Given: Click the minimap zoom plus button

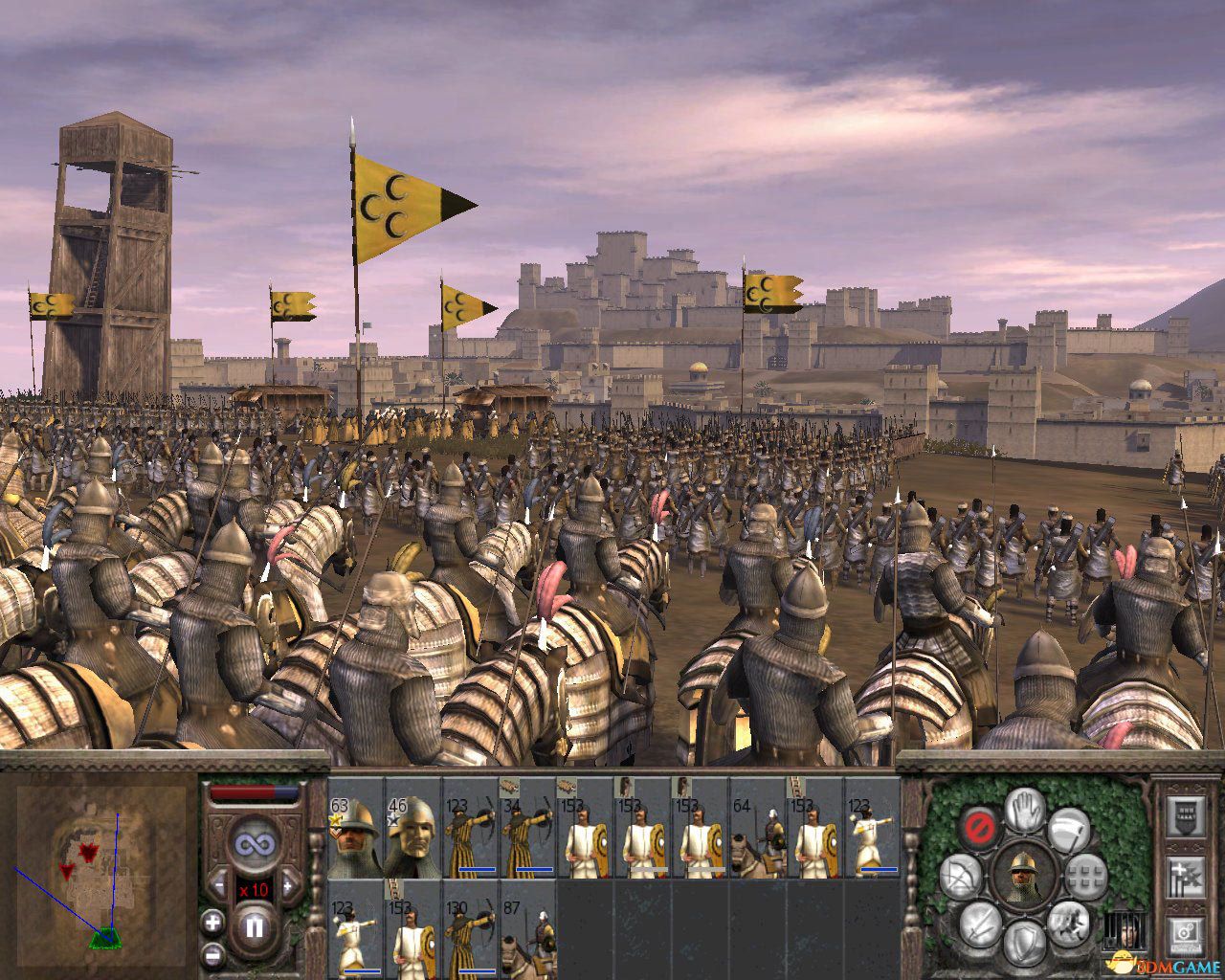Looking at the screenshot, I should (x=213, y=922).
